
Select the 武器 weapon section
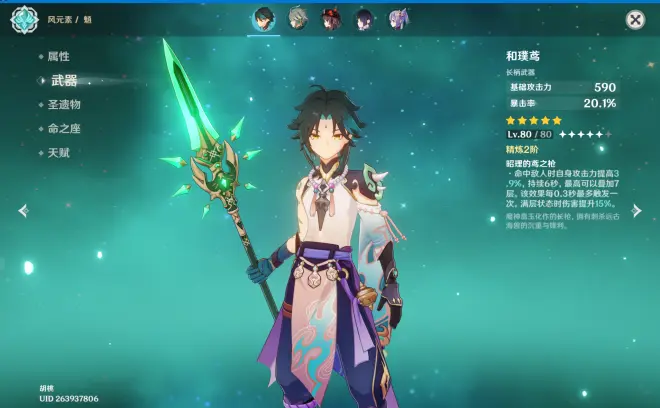pos(63,80)
